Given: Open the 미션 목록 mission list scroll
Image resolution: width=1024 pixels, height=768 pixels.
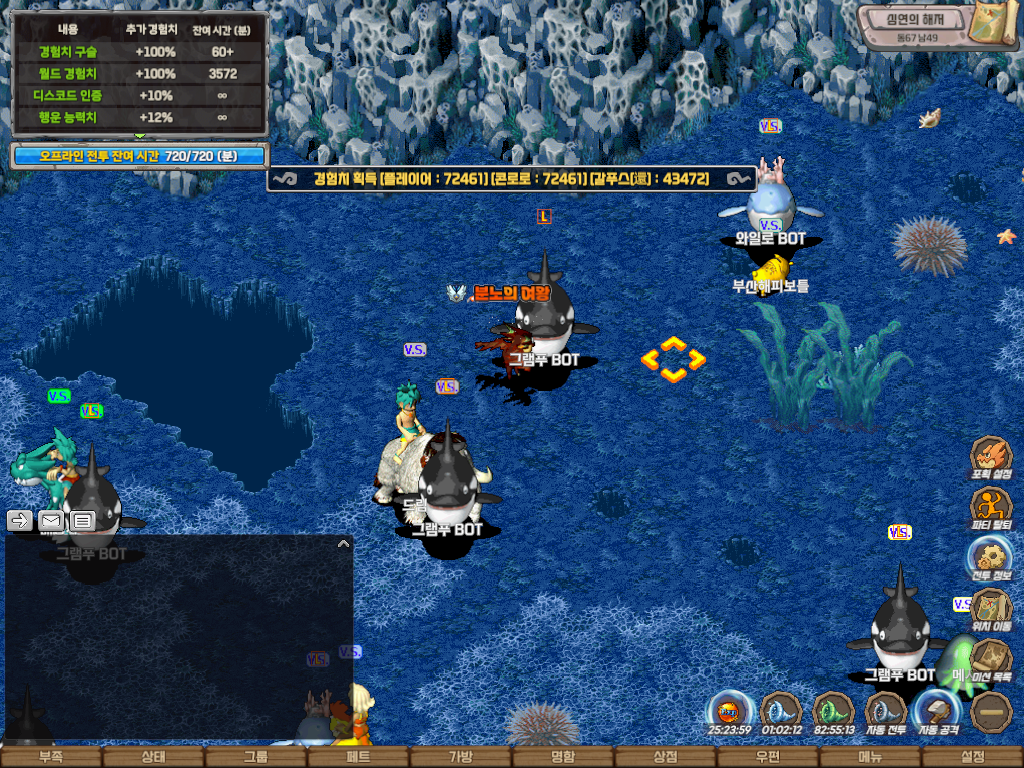Looking at the screenshot, I should pos(991,659).
